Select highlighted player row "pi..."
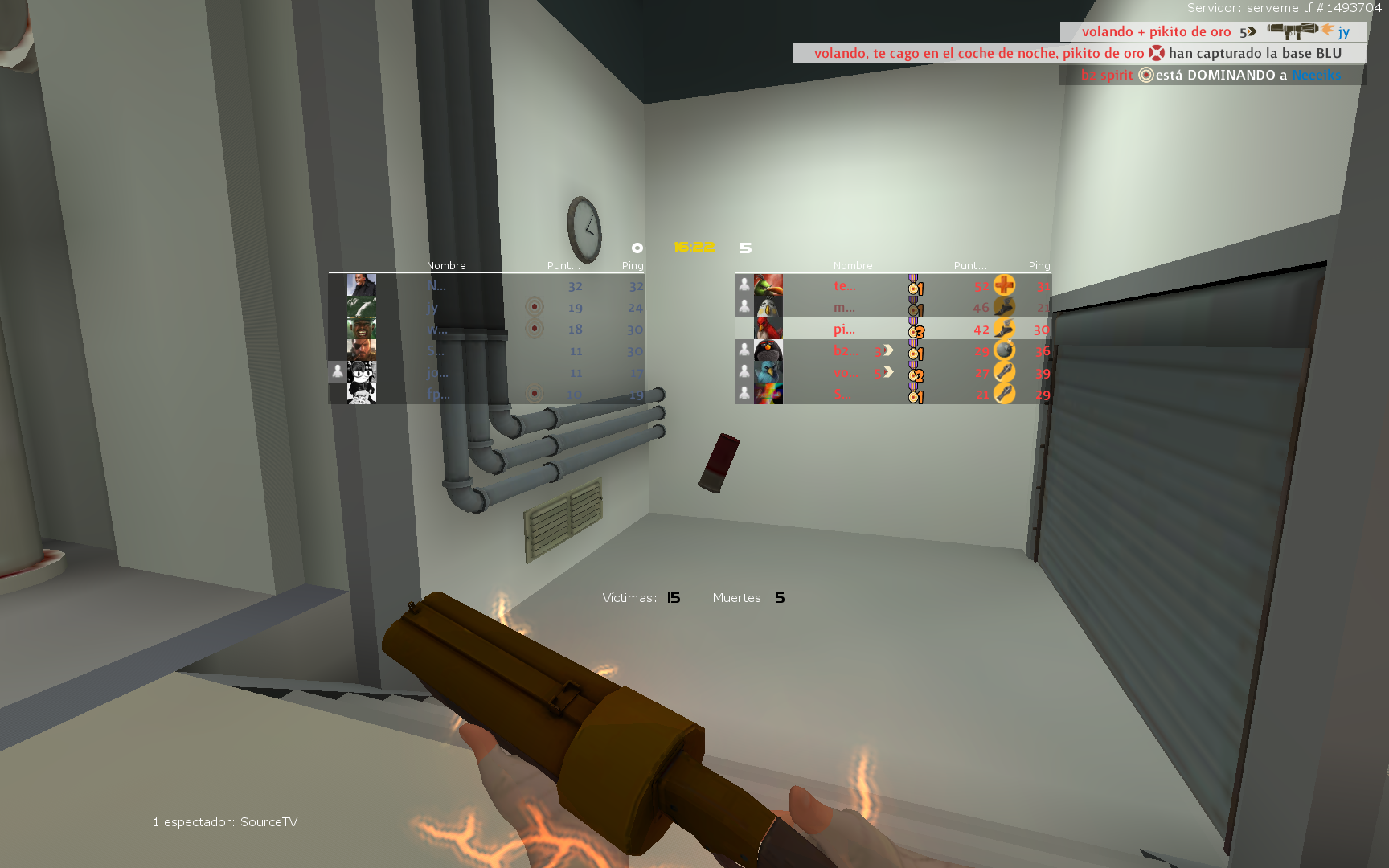 (x=844, y=330)
